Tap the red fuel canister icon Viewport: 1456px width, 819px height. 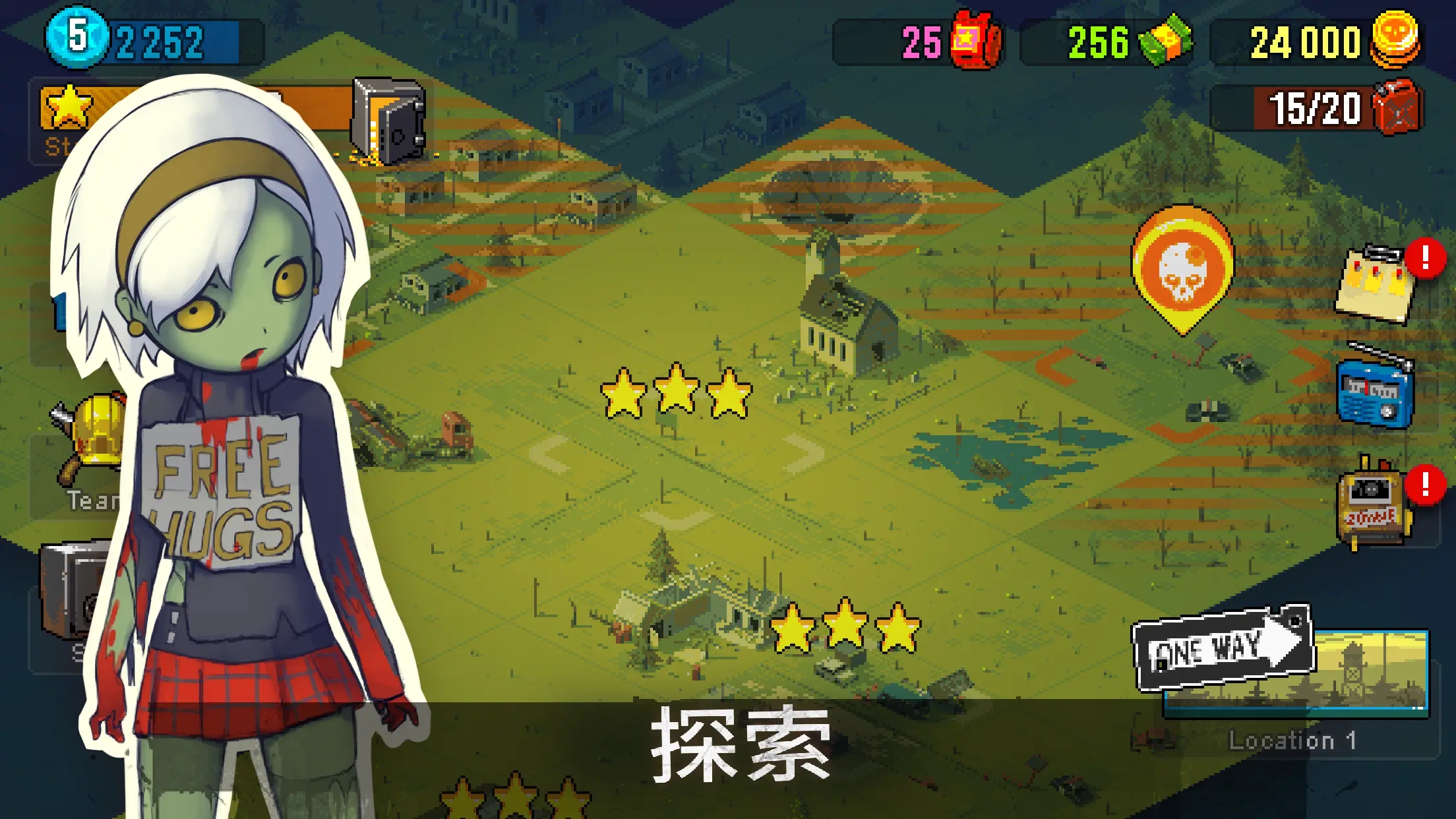tap(1397, 107)
